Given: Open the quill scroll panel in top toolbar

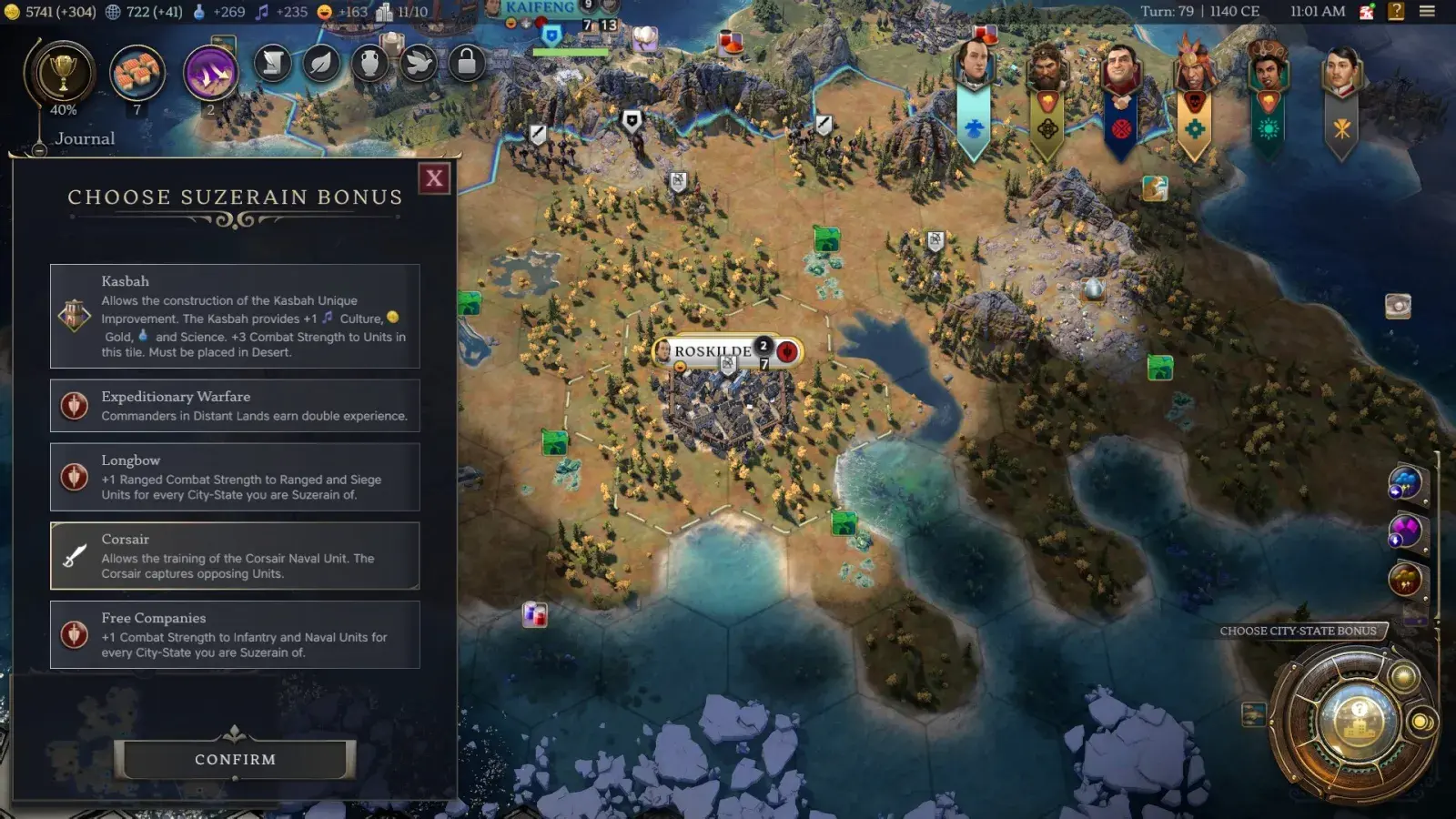Looking at the screenshot, I should pos(272,64).
